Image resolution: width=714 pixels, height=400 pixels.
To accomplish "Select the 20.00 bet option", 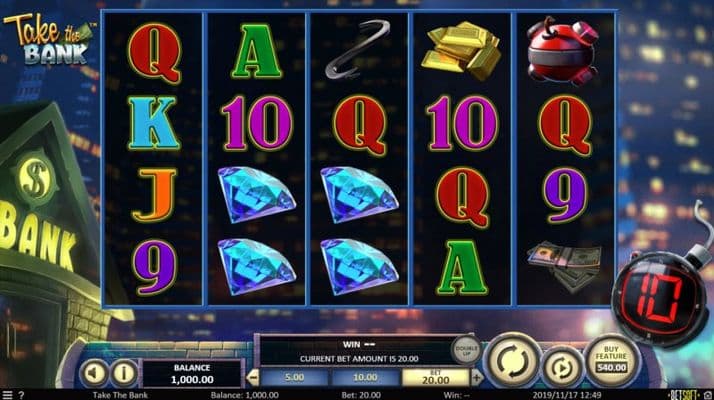I will (x=434, y=377).
